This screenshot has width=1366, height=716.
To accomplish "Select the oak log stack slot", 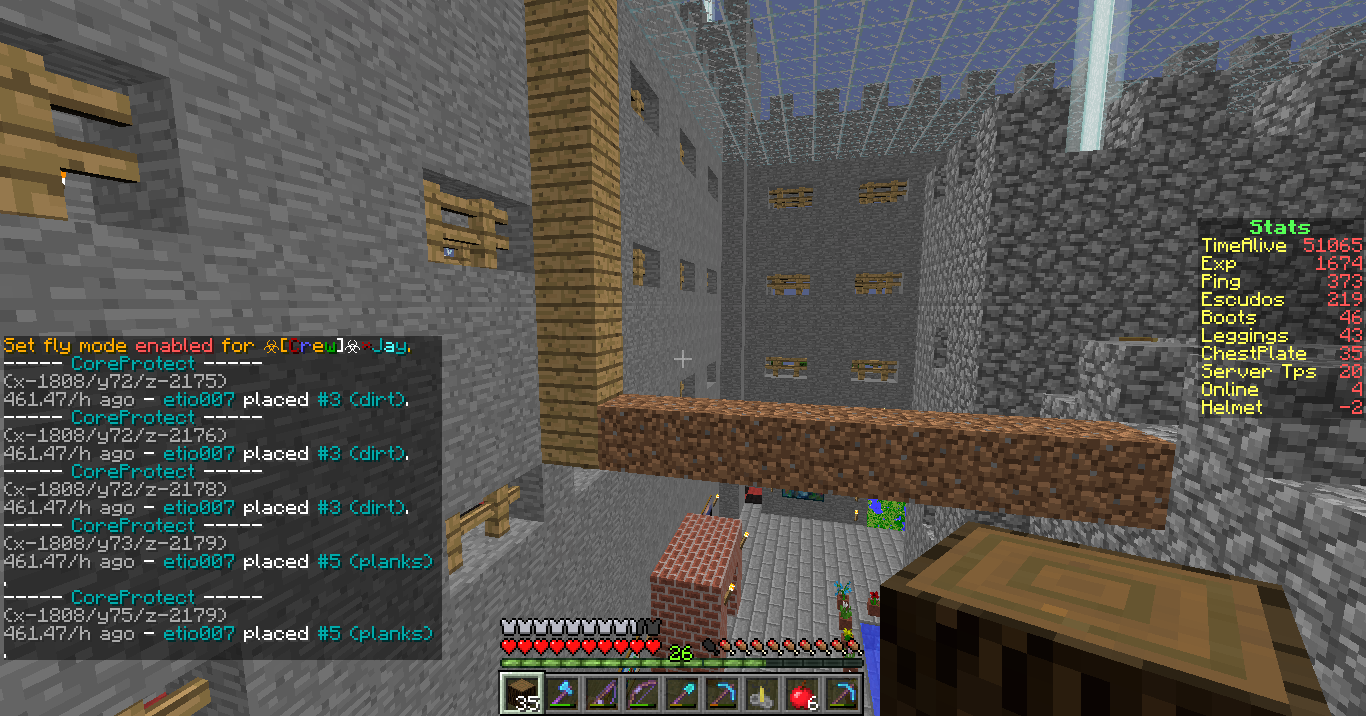I will point(519,693).
